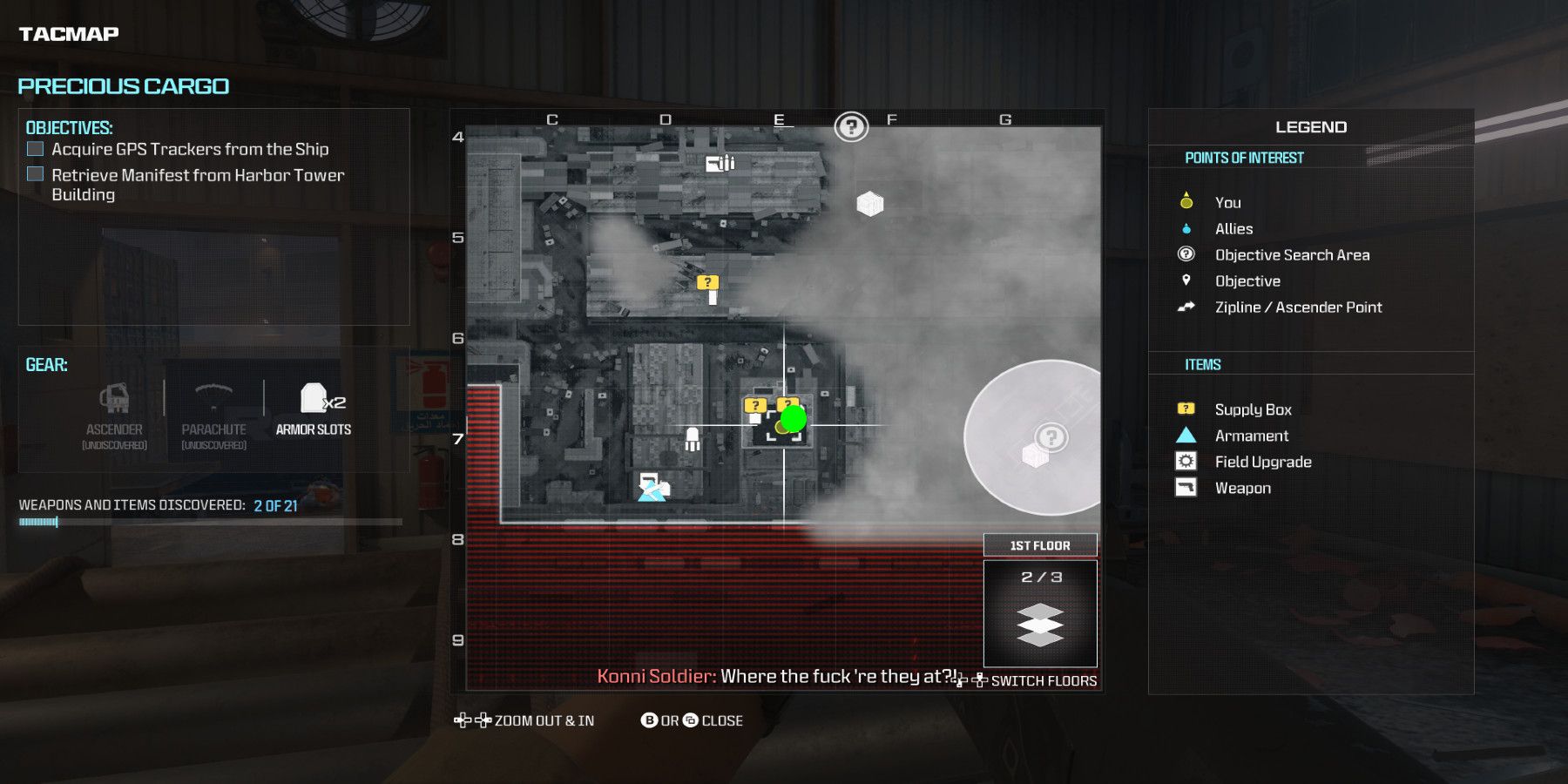The width and height of the screenshot is (1568, 784).
Task: Click the Armament triangle icon in the Legend
Action: coord(1186,436)
